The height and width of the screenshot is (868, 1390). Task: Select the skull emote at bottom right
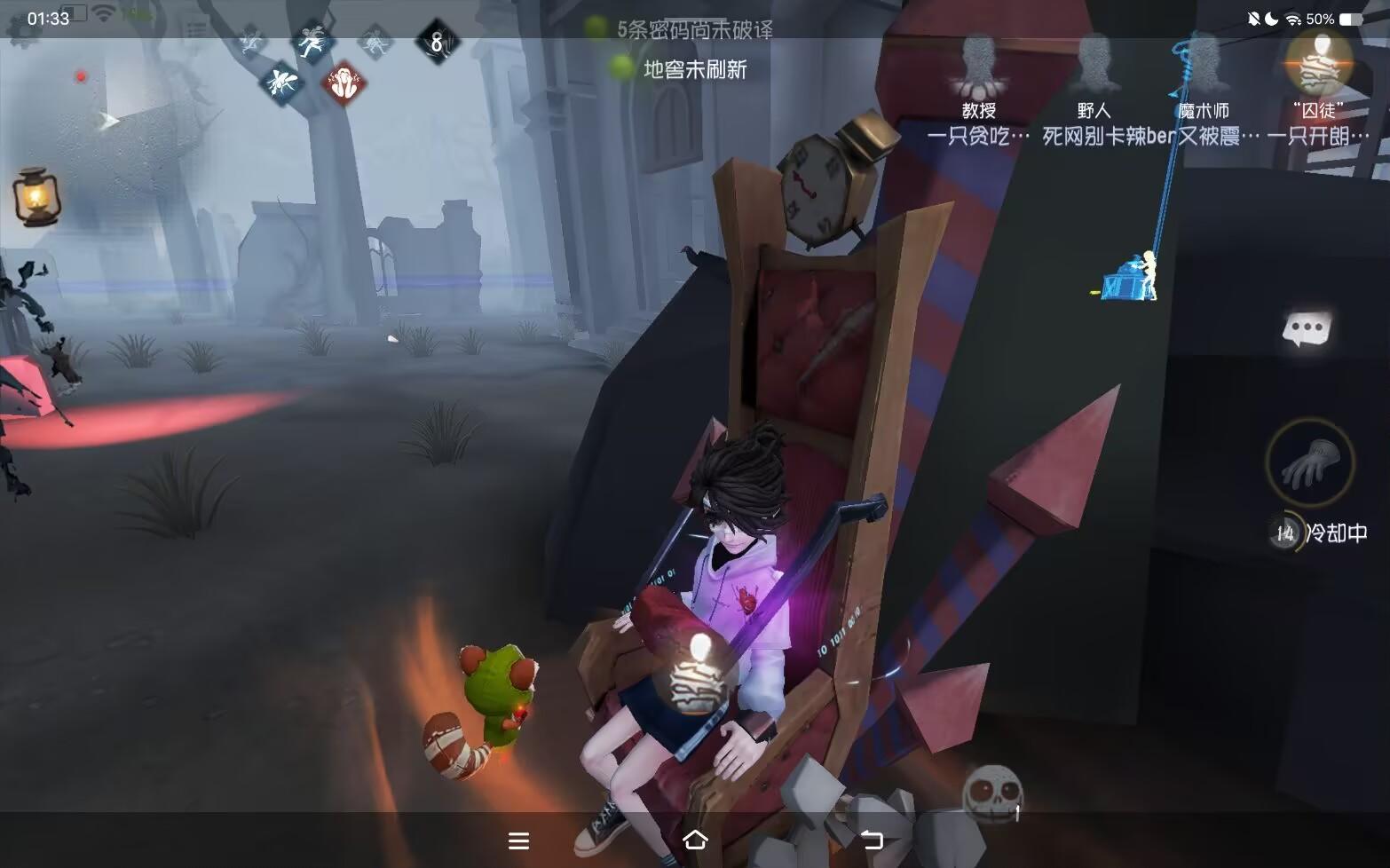[x=995, y=788]
